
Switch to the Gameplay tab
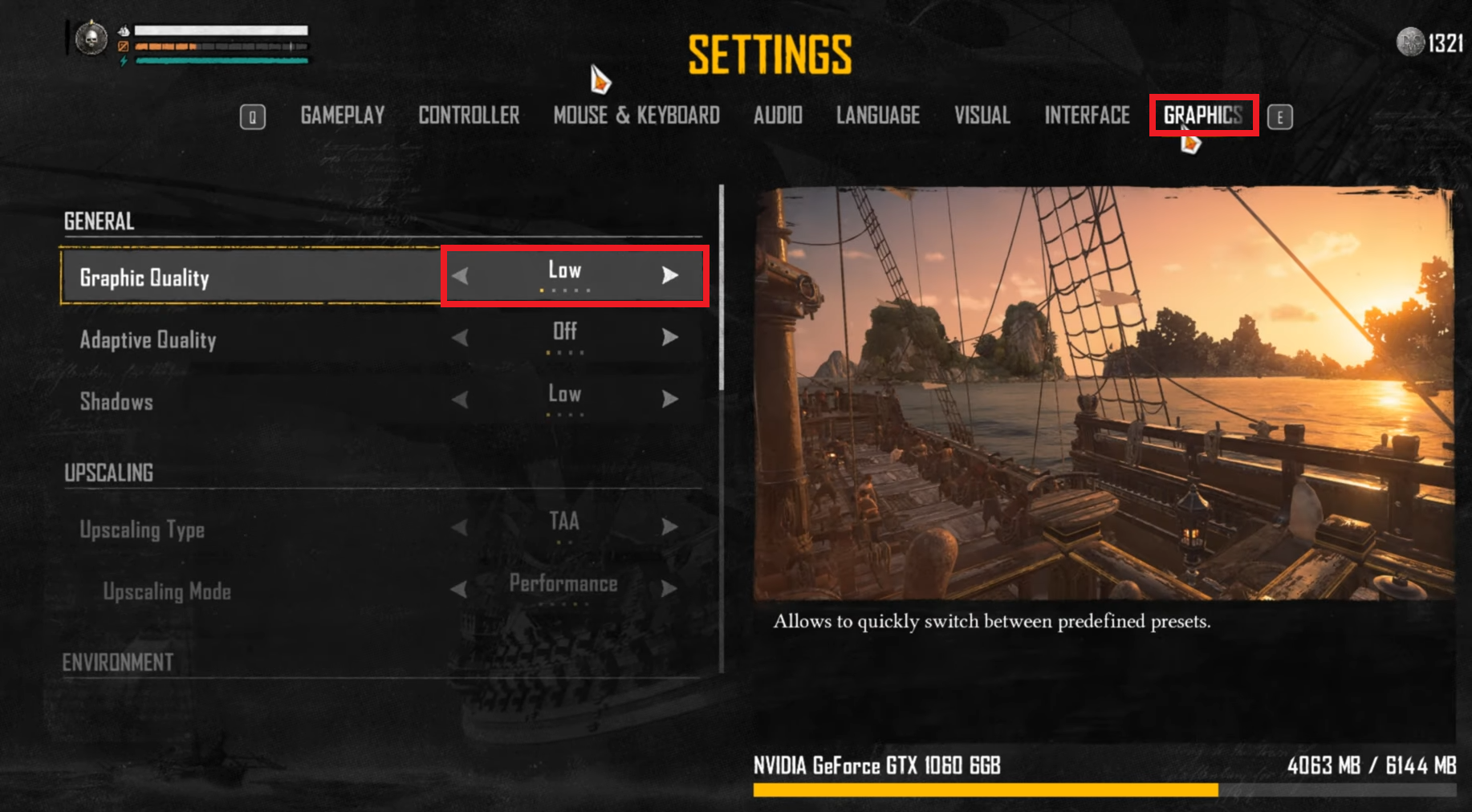[343, 116]
